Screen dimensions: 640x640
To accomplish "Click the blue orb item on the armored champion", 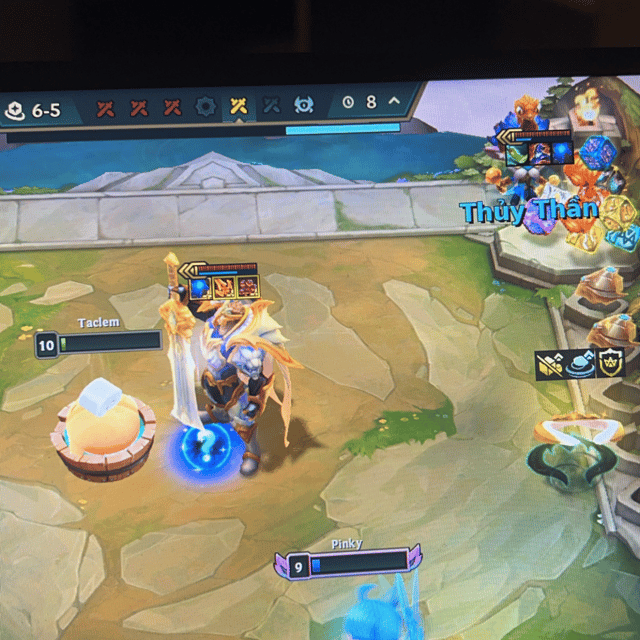I will point(201,288).
